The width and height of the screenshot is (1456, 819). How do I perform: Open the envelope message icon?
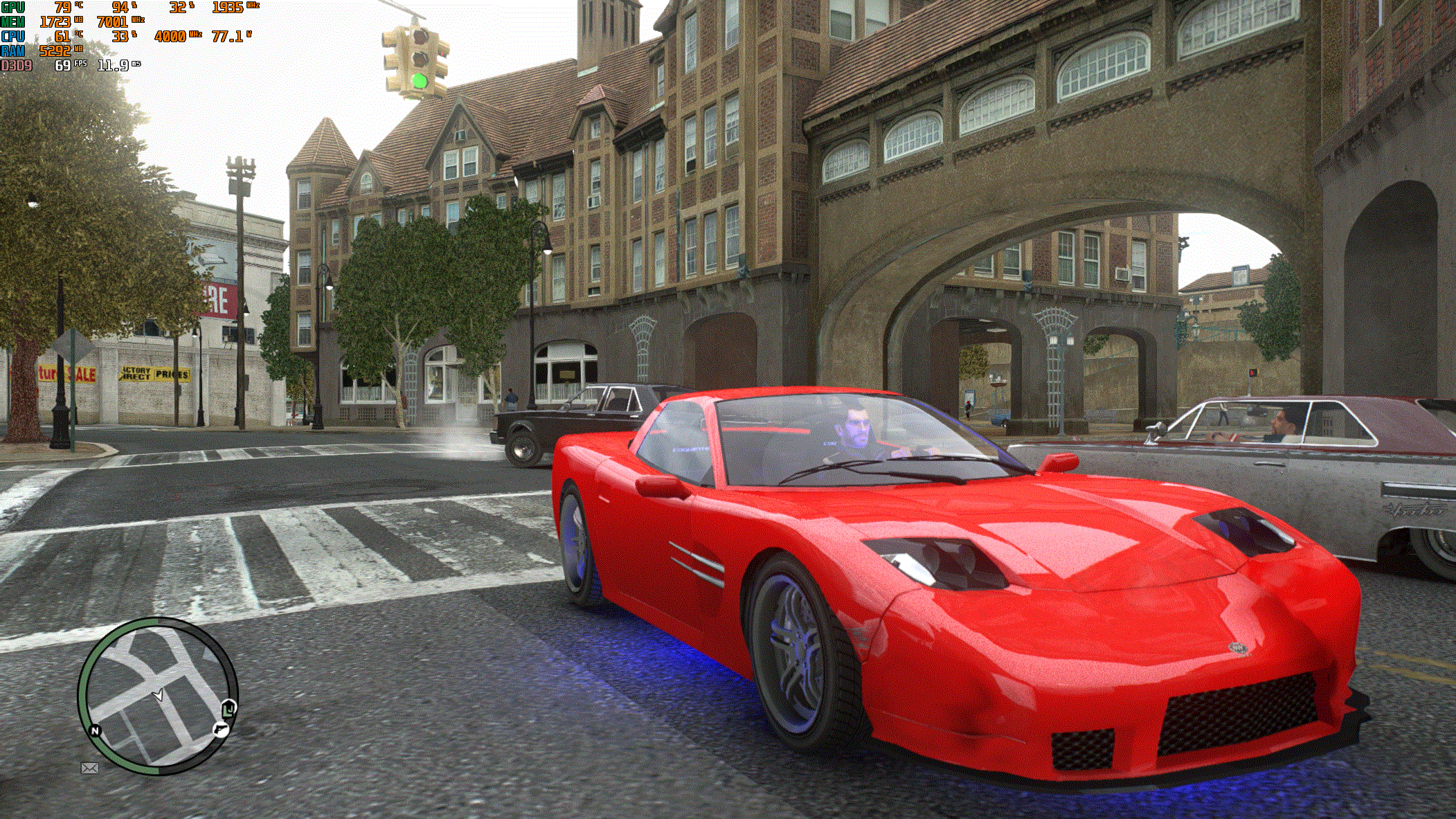pos(90,768)
